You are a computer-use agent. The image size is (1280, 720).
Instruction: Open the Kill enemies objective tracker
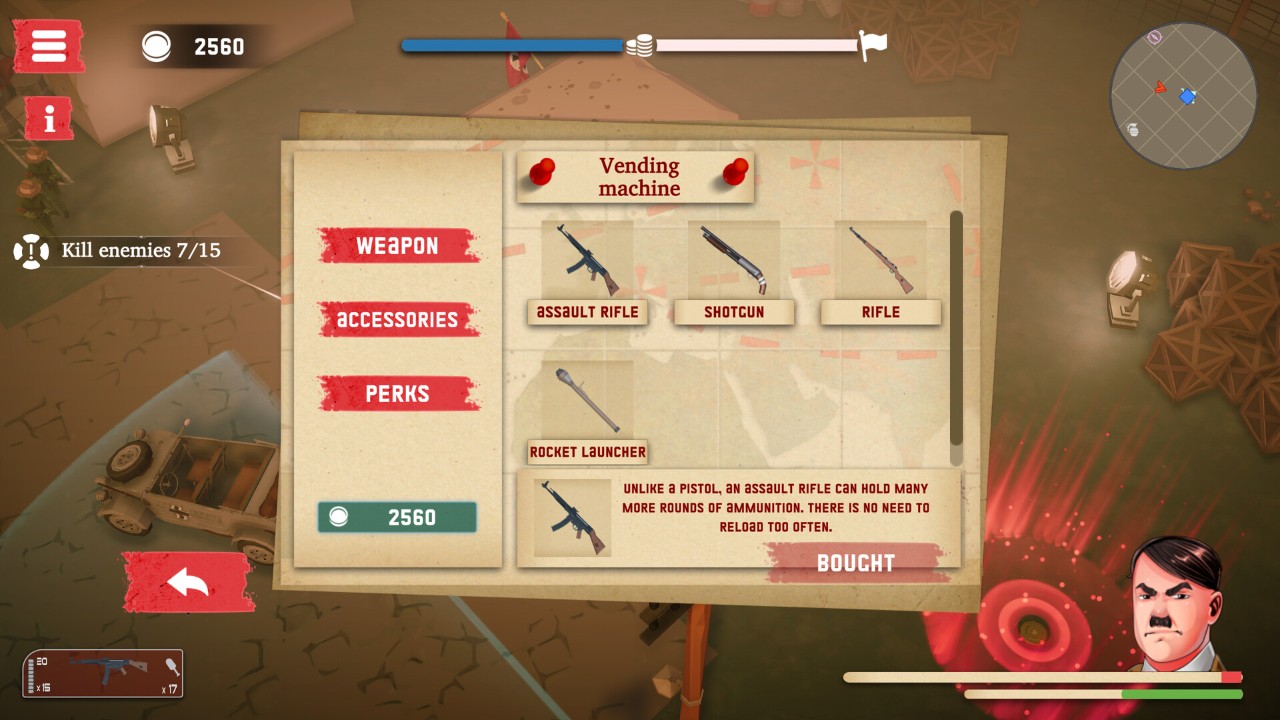coord(125,250)
